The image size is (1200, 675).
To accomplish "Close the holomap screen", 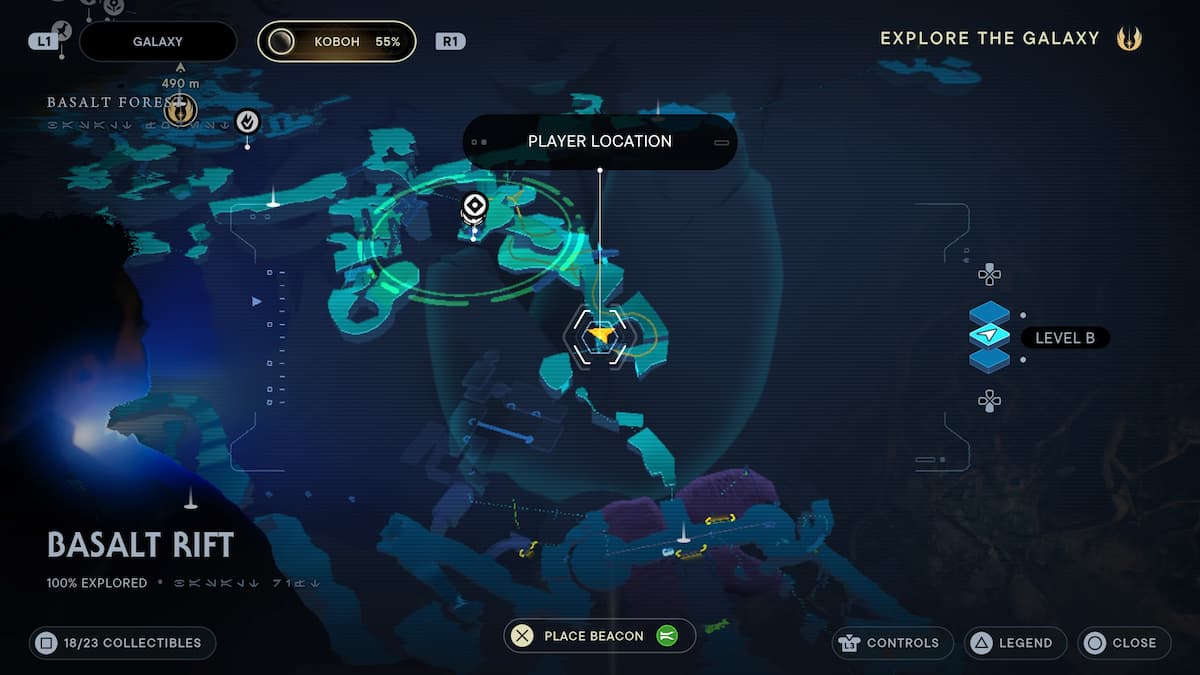I will pyautogui.click(x=1124, y=643).
